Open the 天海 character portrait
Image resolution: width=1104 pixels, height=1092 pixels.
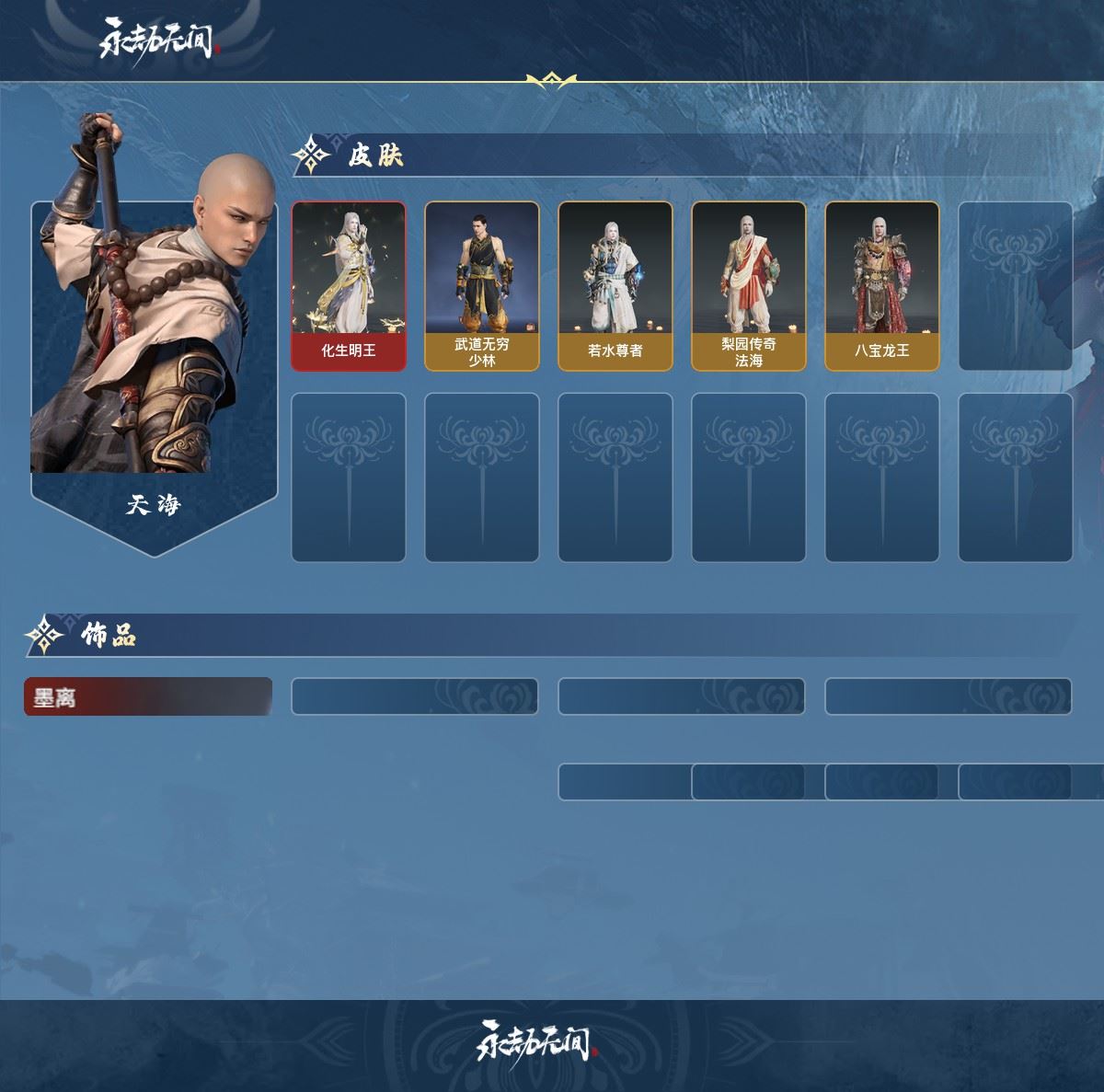[154, 340]
